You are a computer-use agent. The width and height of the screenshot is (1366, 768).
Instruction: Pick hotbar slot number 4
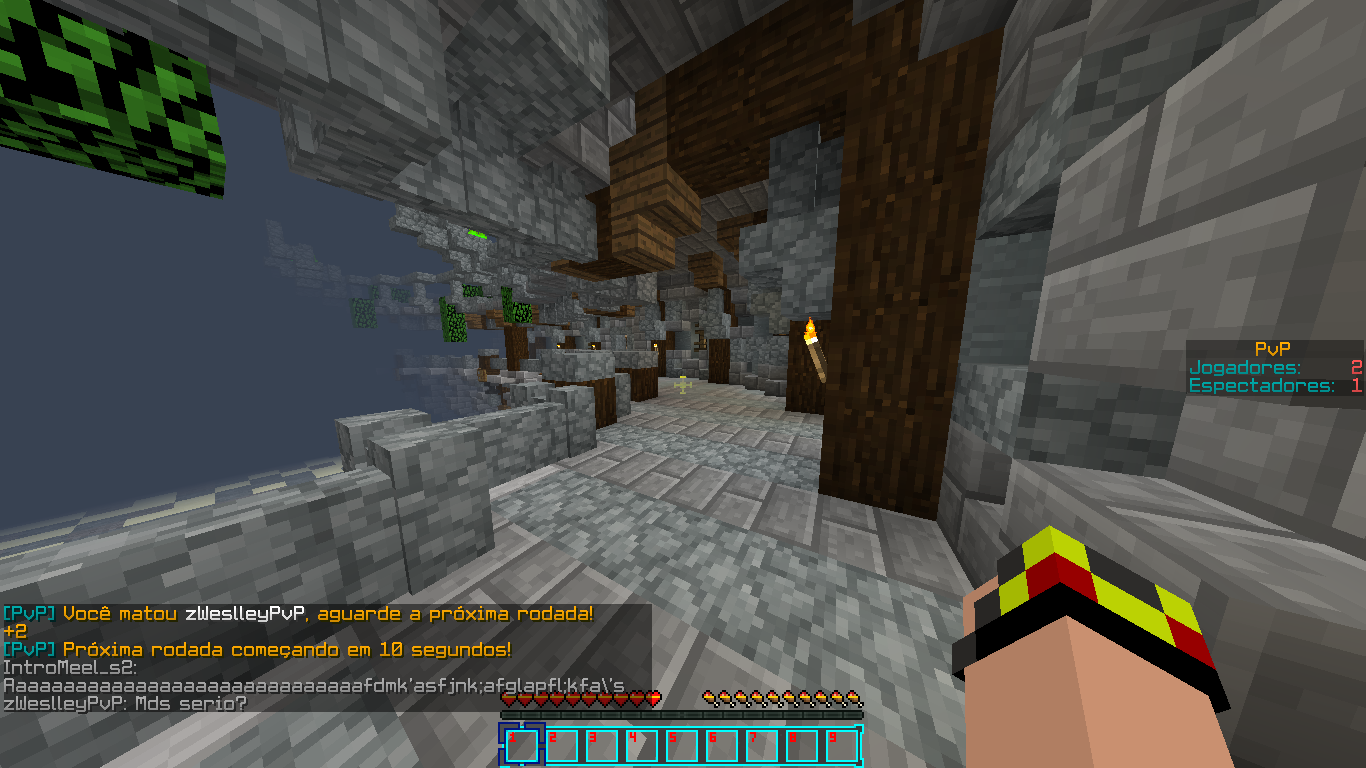[642, 746]
